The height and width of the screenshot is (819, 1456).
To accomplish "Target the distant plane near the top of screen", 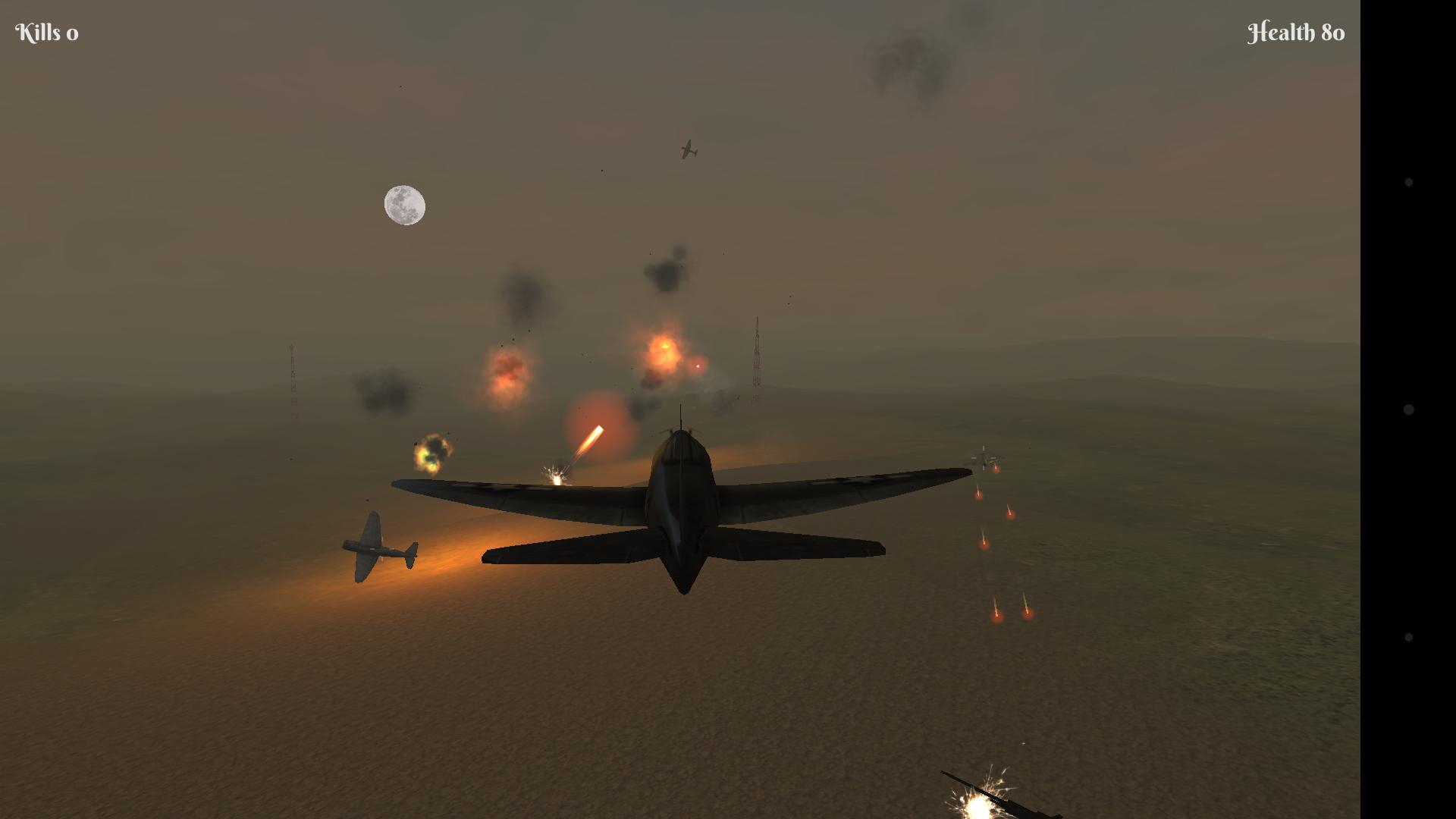I will [x=689, y=149].
